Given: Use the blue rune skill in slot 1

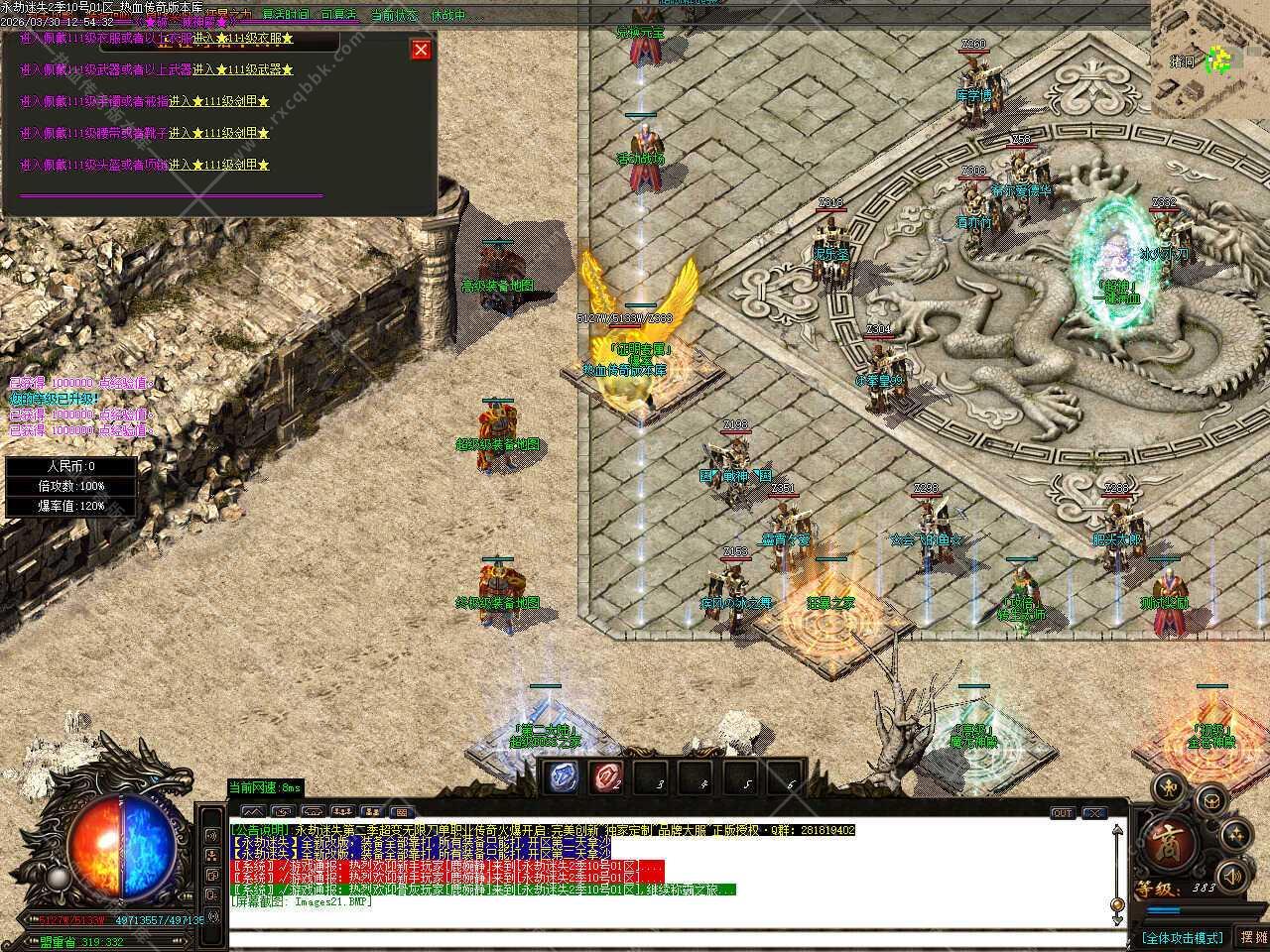Looking at the screenshot, I should click(x=564, y=777).
